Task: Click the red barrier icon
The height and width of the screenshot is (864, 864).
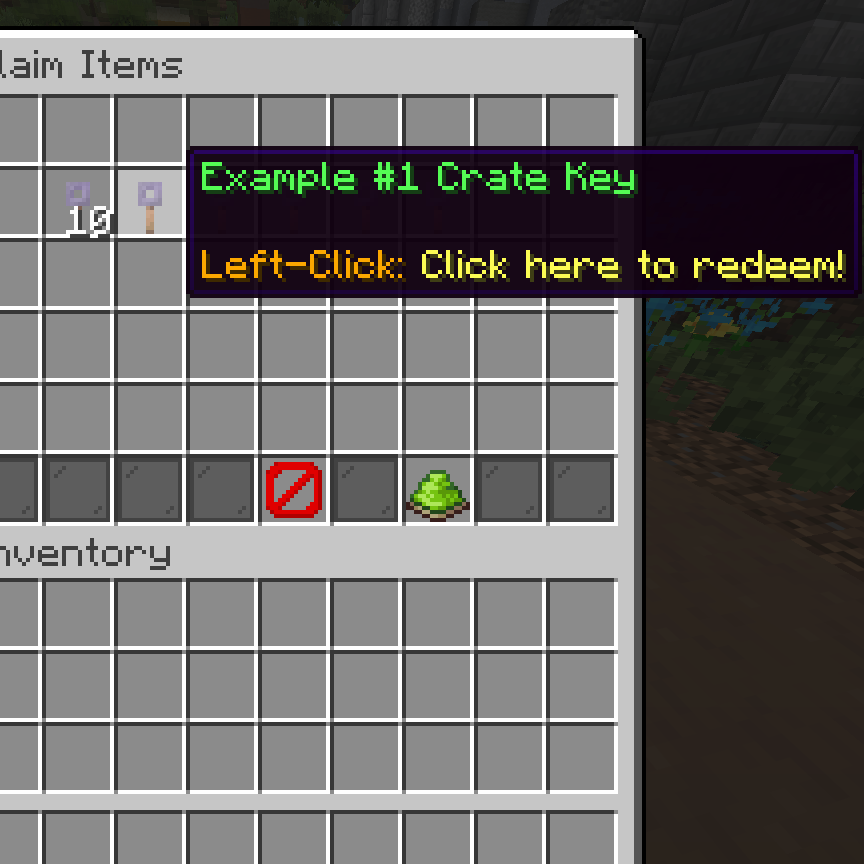Action: pos(294,490)
